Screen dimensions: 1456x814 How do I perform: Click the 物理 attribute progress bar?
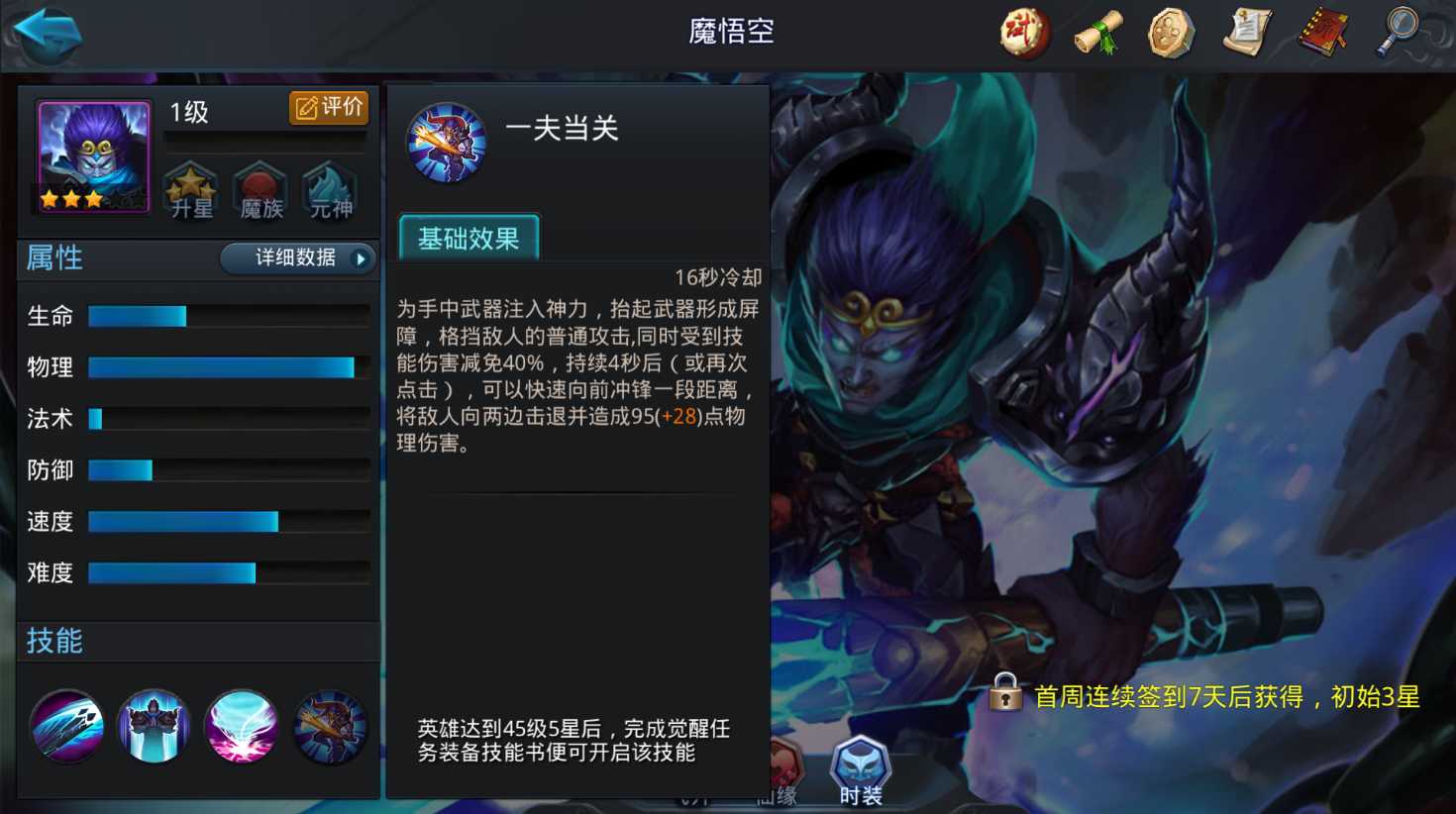(x=223, y=367)
